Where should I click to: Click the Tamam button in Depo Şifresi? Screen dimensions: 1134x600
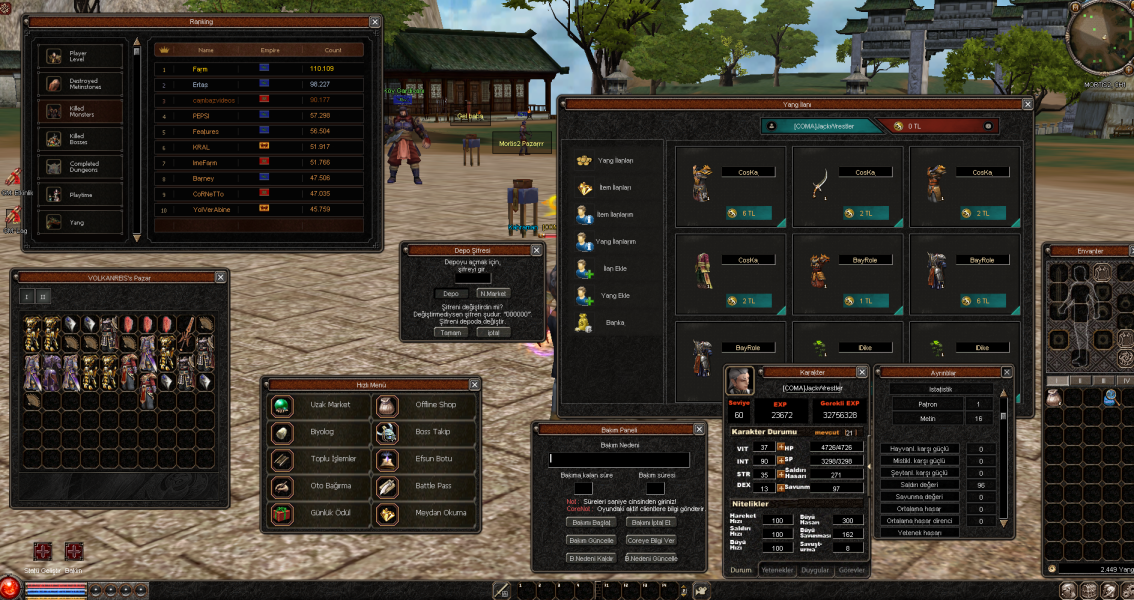[x=452, y=332]
